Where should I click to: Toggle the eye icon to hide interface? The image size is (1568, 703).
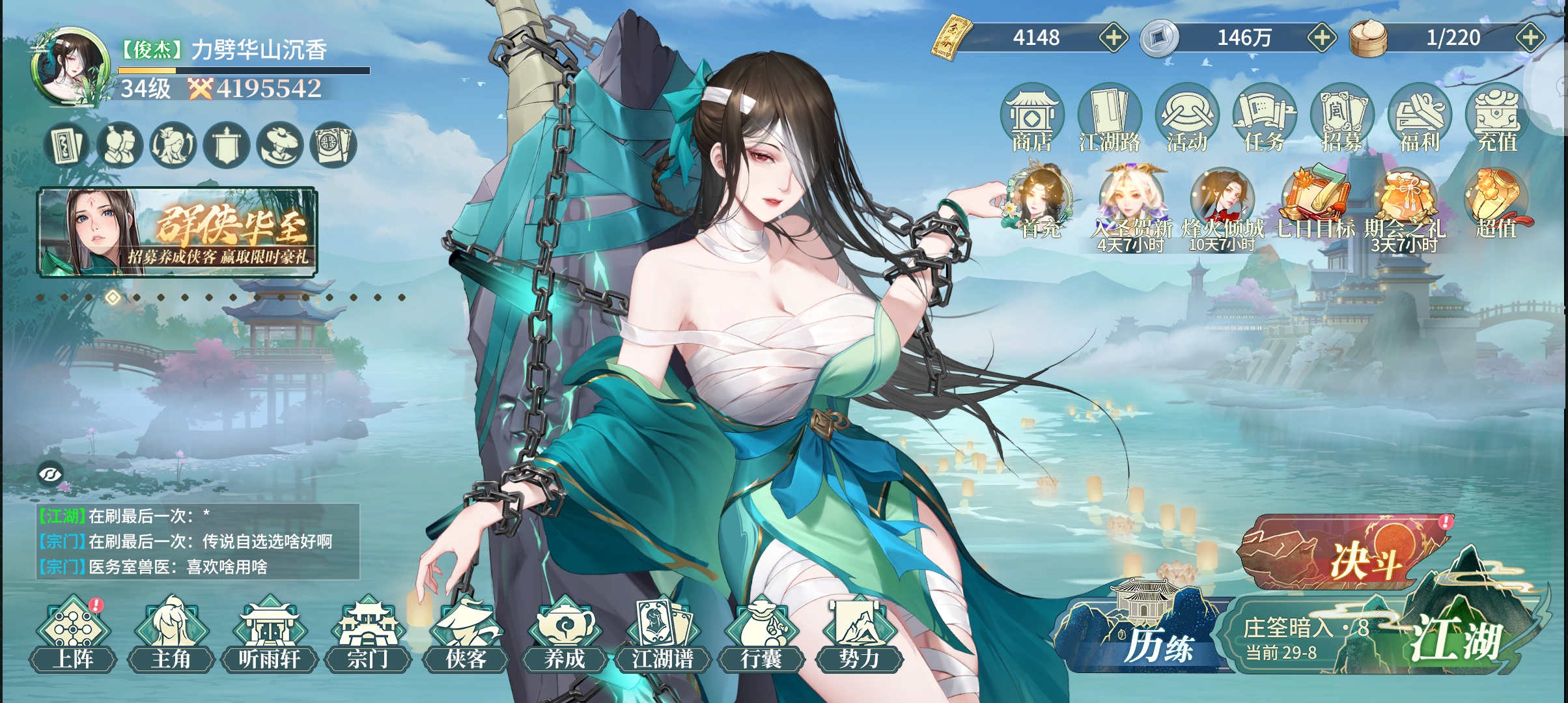50,475
